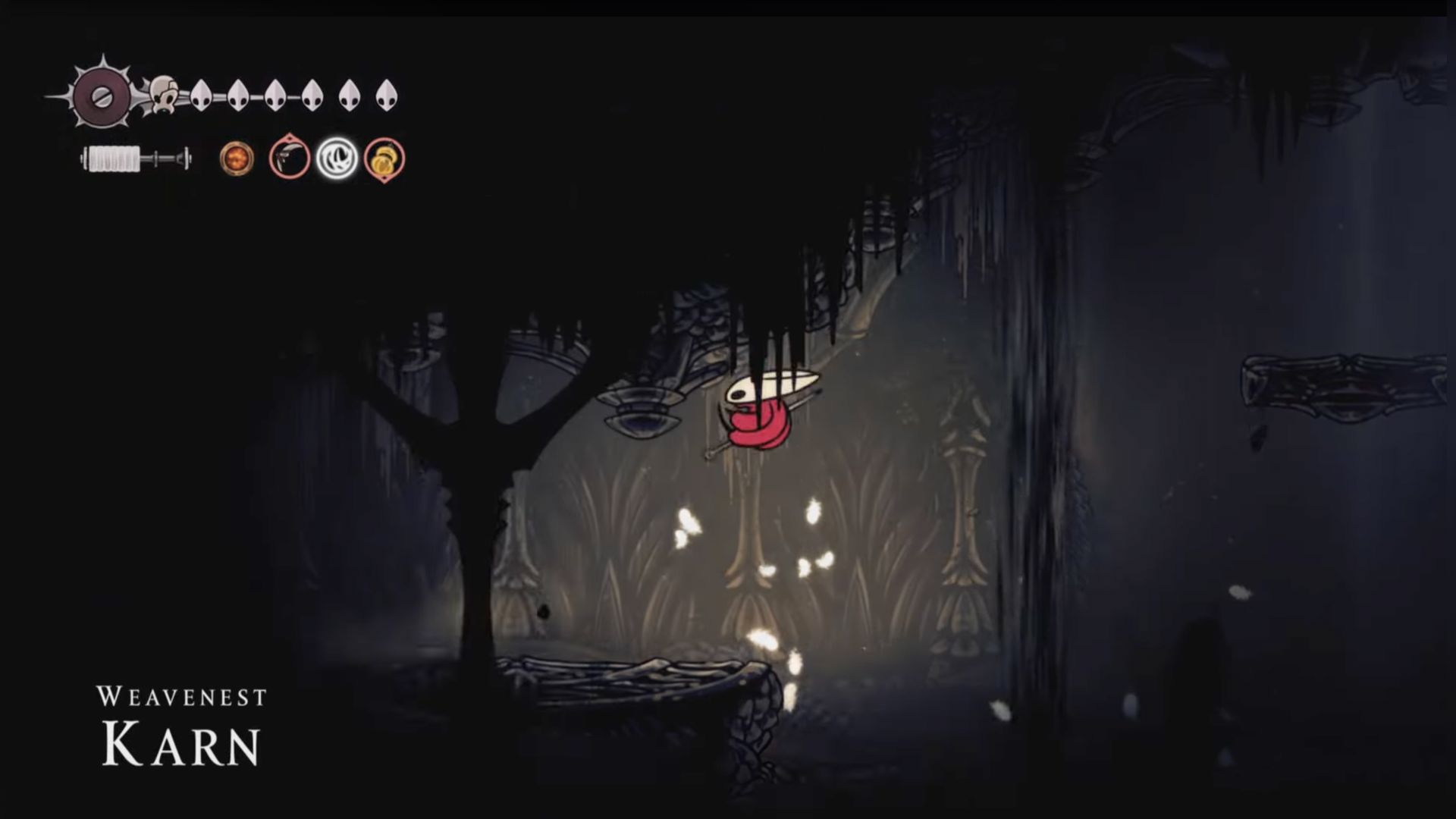The height and width of the screenshot is (819, 1456).
Task: Trigger the glowing white silk skill icon
Action: [337, 158]
